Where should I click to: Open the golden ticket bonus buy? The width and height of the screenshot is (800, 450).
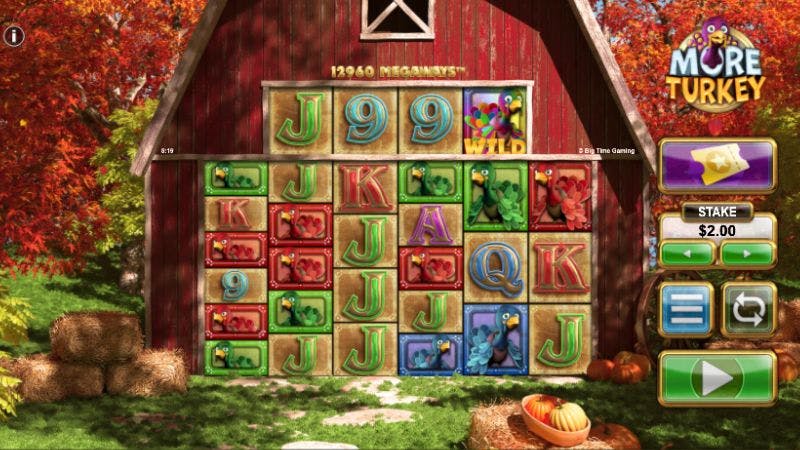pos(717,165)
